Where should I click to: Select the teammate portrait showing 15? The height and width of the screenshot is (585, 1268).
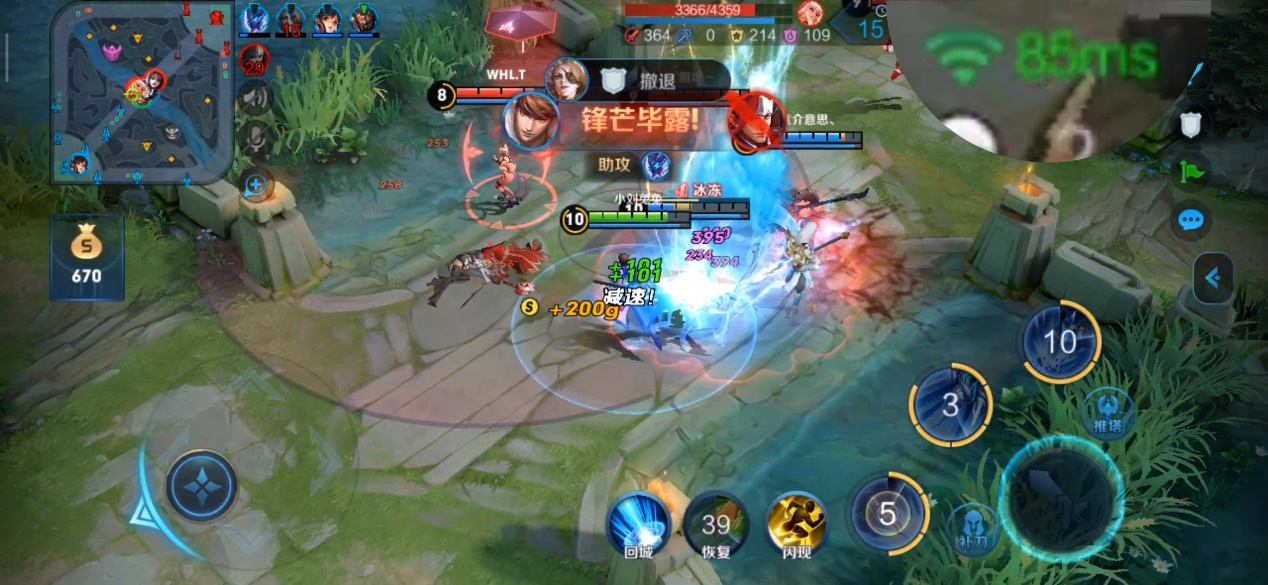point(290,19)
